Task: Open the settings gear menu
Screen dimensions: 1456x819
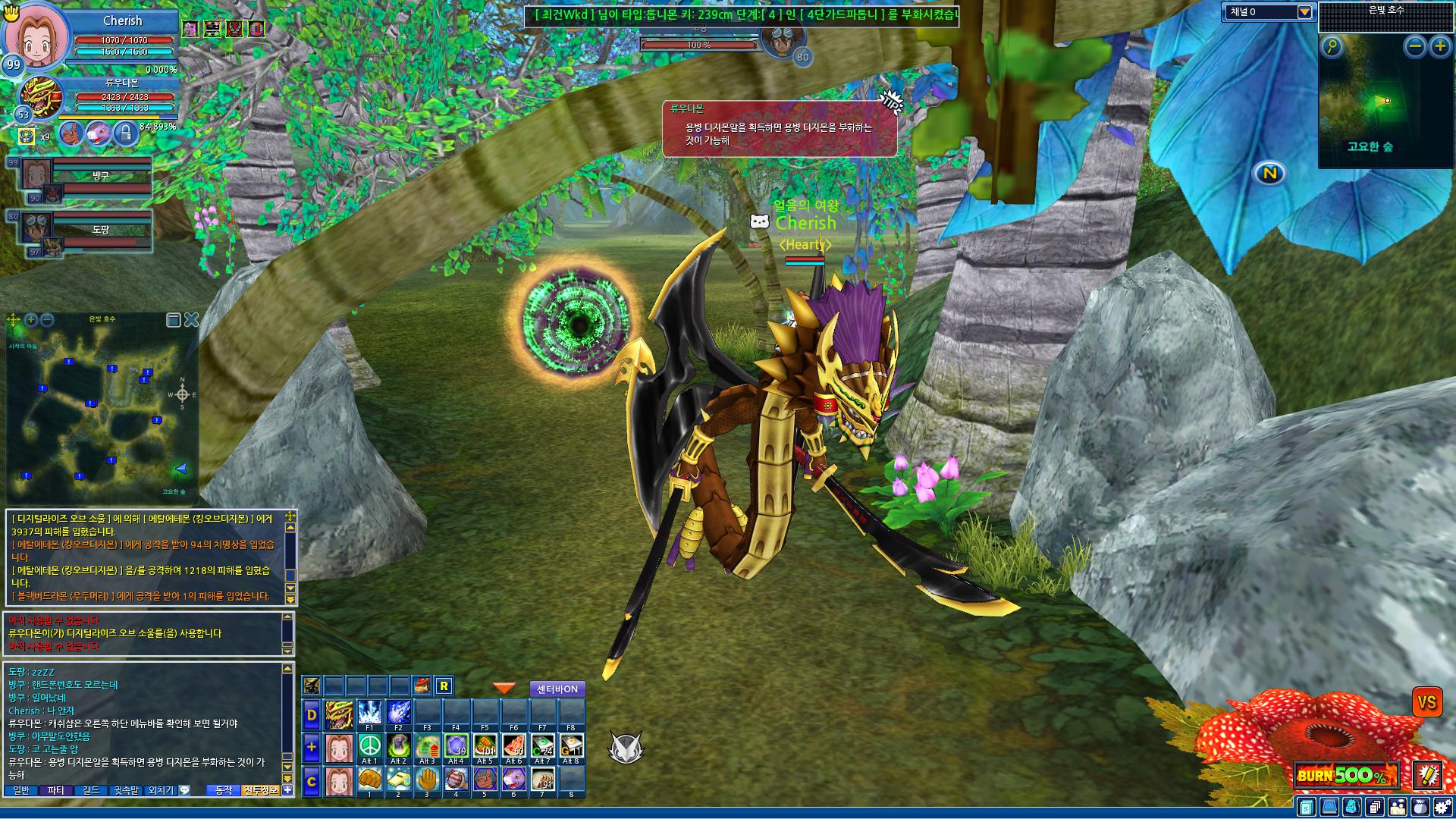Action: pos(1442,807)
